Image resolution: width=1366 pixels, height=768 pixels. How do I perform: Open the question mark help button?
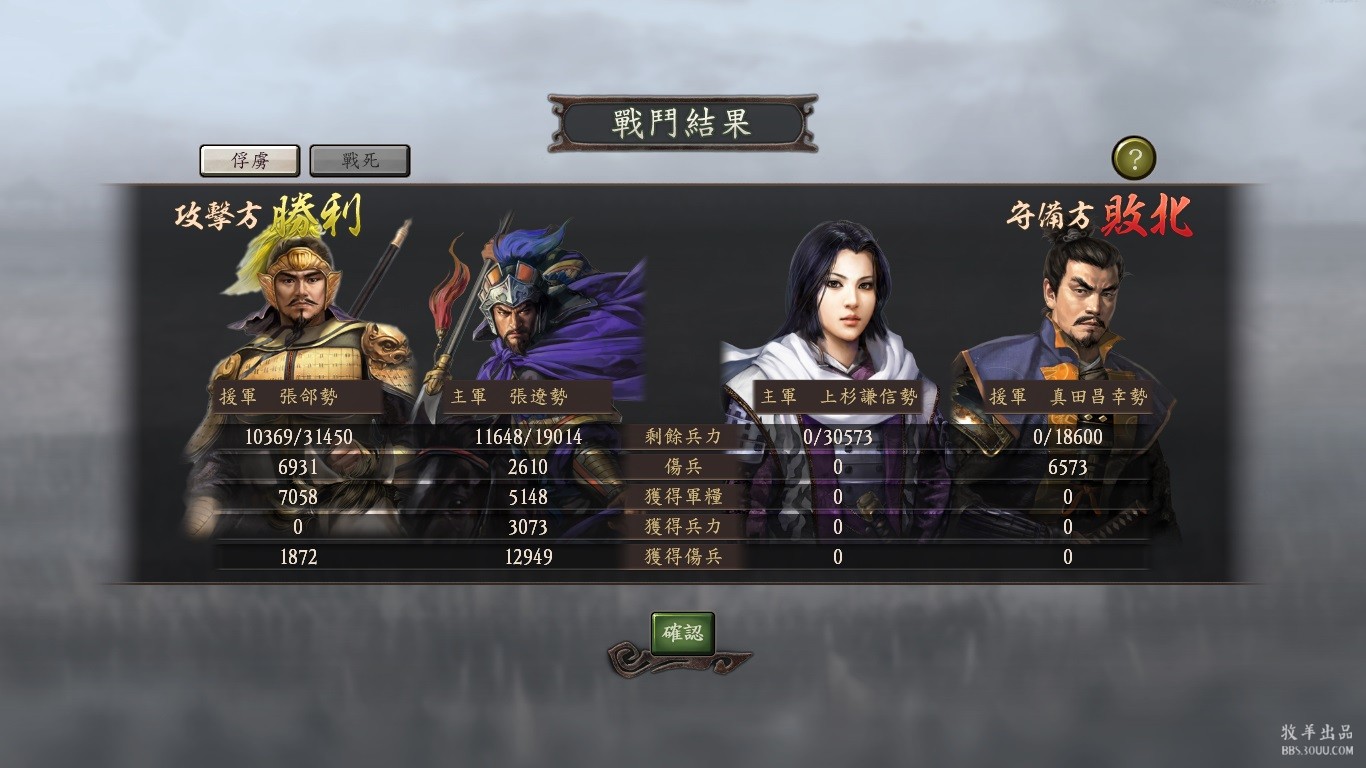1133,158
